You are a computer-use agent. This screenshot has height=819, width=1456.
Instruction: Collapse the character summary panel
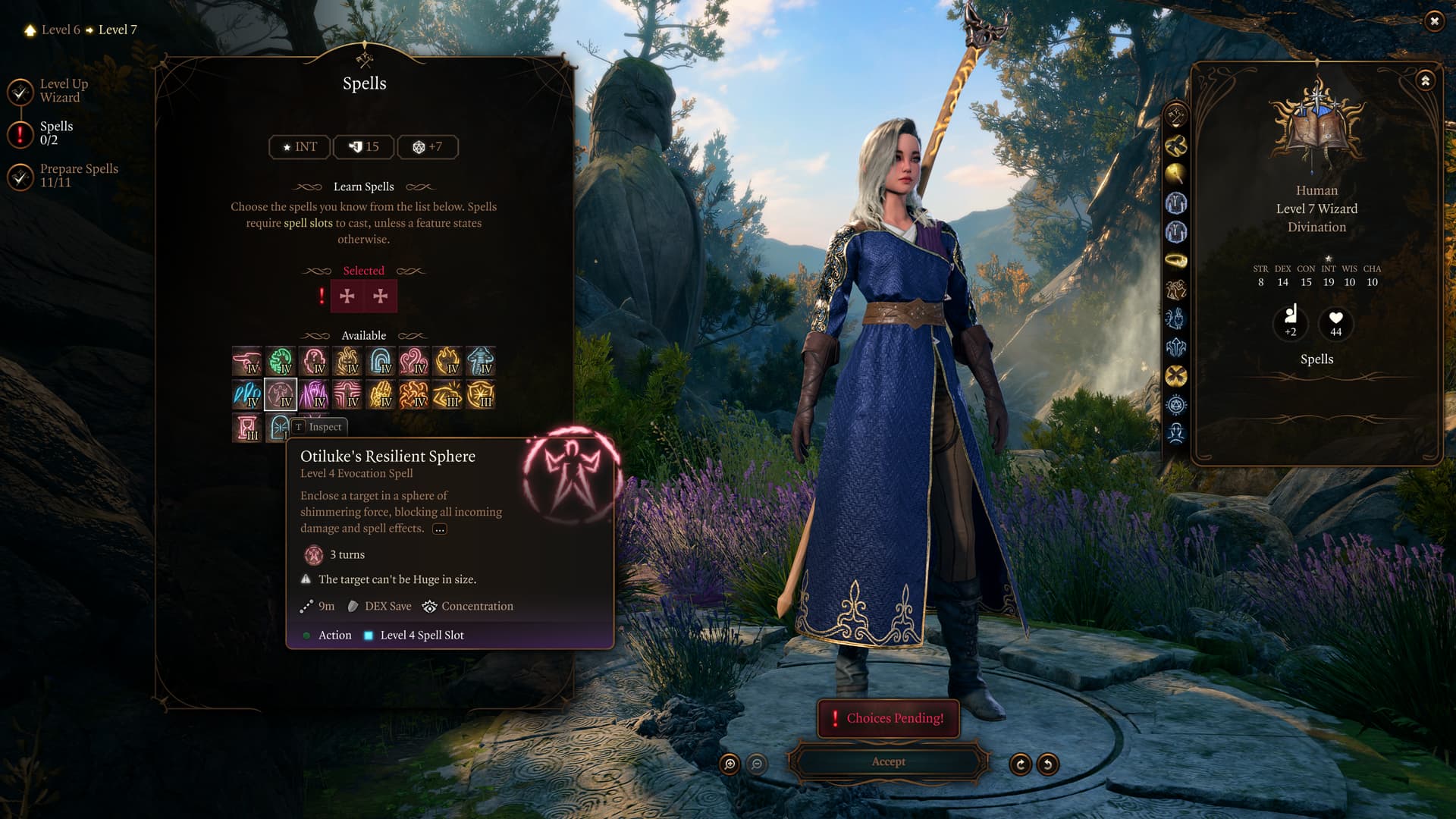(x=1425, y=80)
